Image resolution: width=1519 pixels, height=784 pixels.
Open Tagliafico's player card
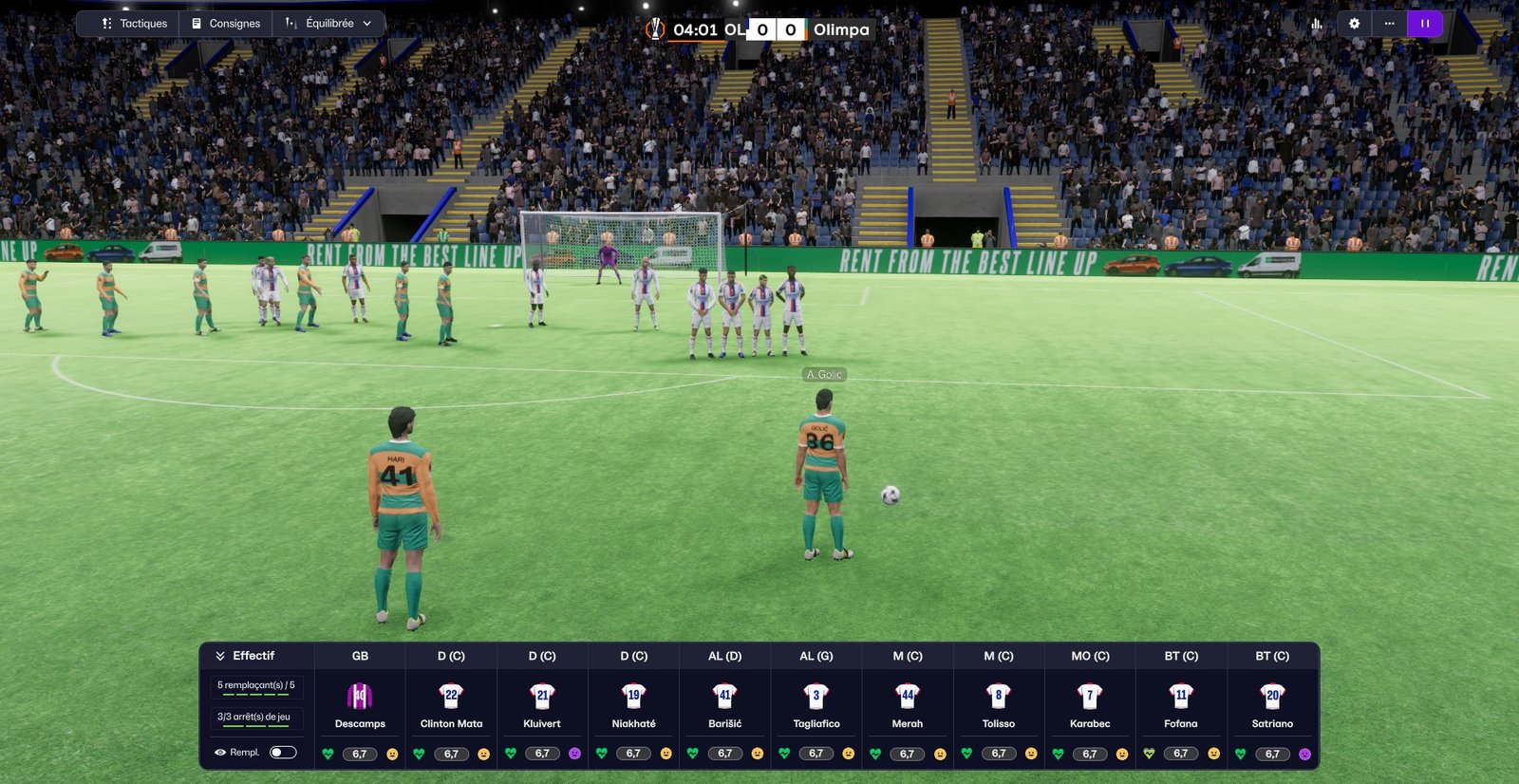[816, 705]
